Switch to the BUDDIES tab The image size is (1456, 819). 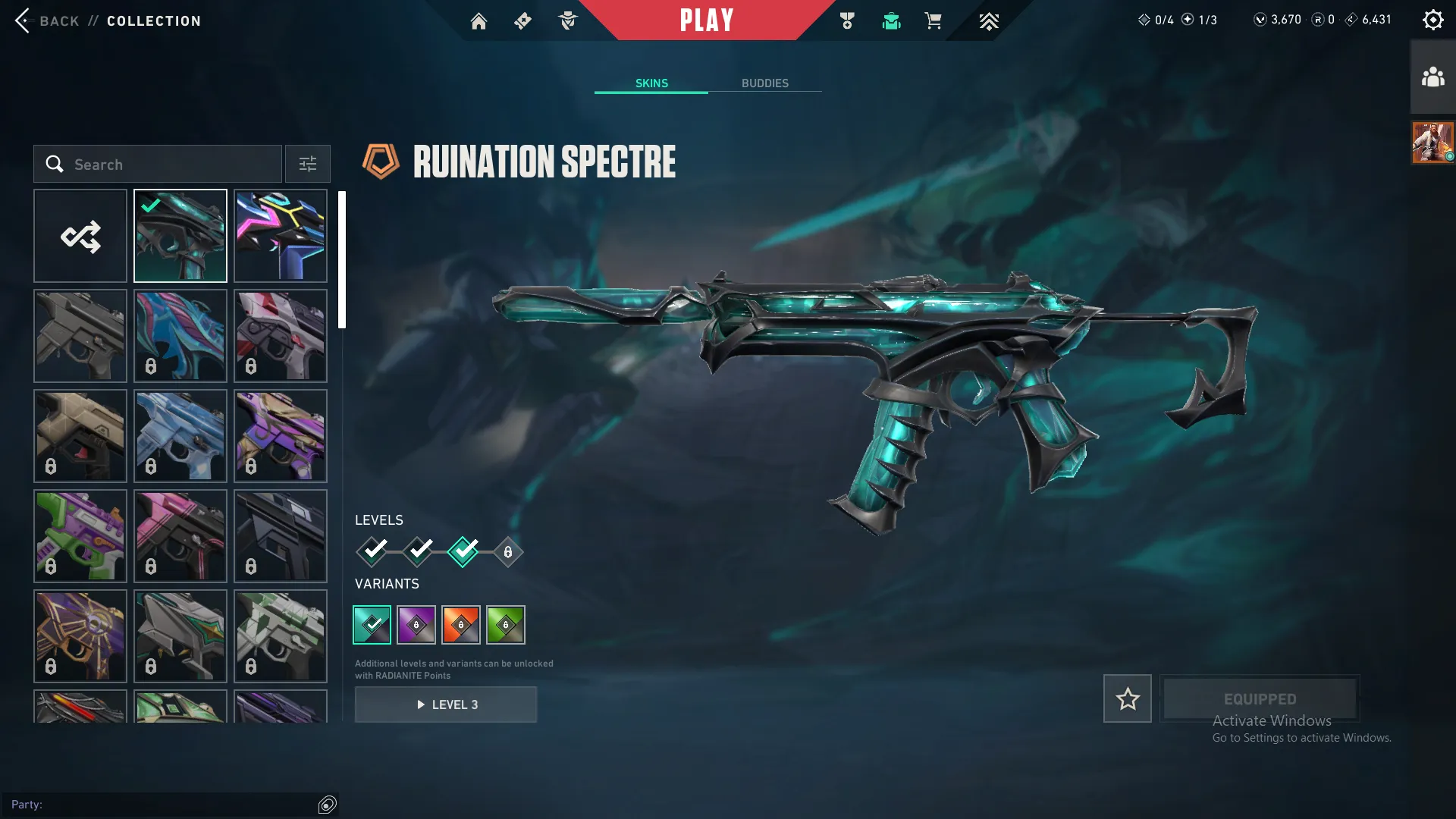pos(766,83)
